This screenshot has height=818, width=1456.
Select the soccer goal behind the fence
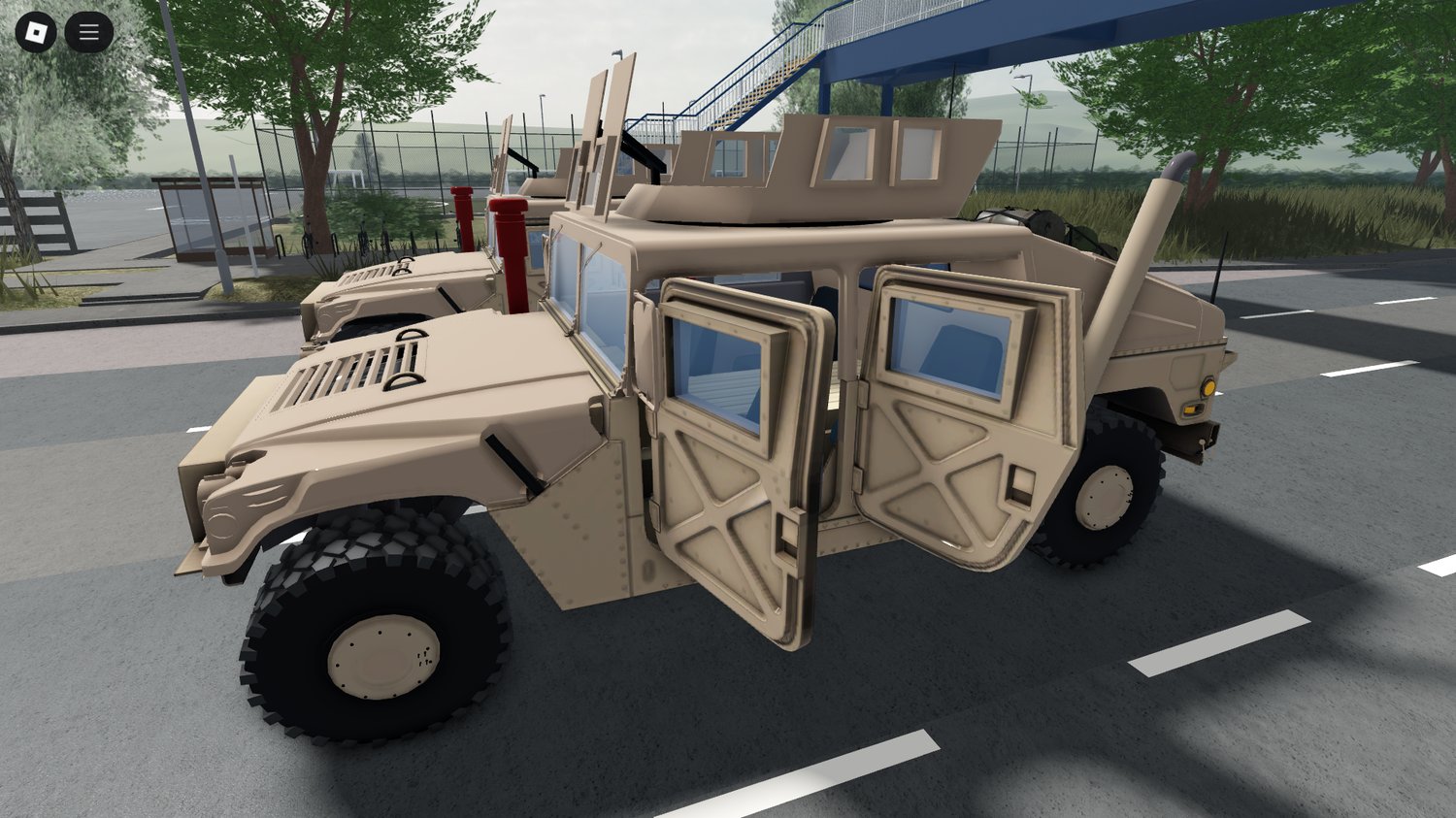[345, 180]
